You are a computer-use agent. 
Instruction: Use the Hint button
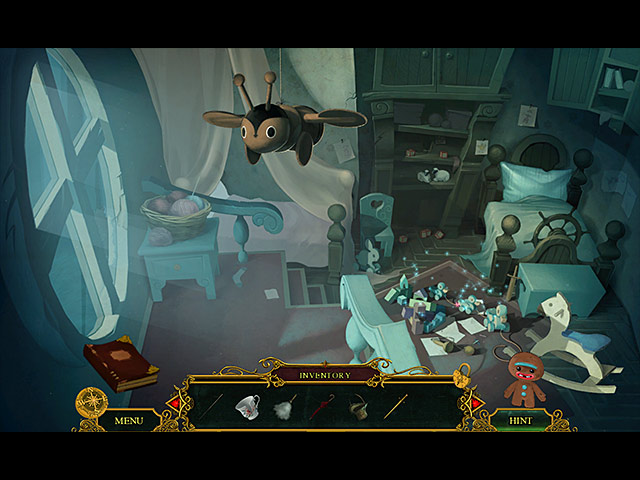(x=520, y=421)
